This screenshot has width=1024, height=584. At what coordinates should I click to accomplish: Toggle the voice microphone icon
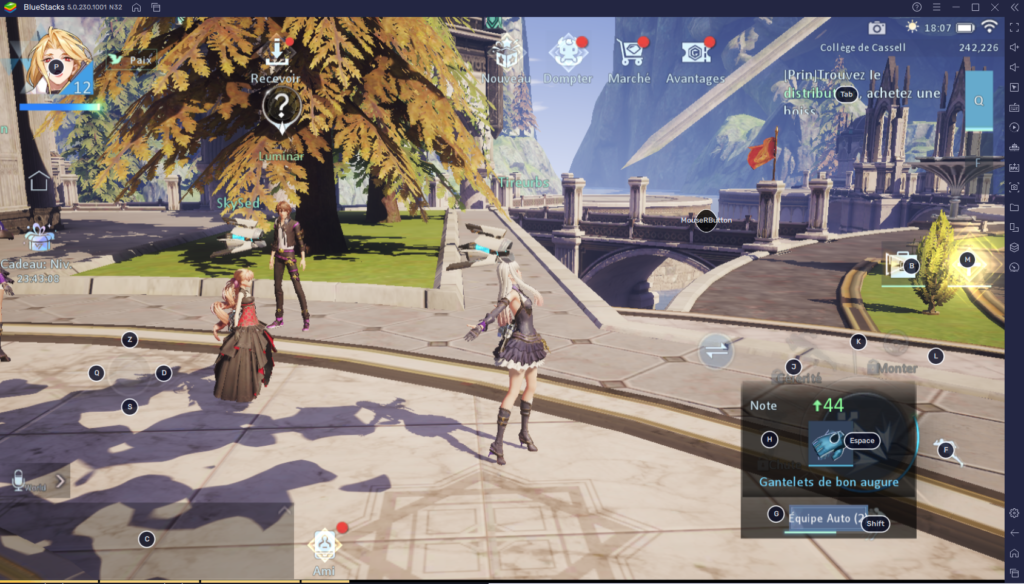click(18, 481)
